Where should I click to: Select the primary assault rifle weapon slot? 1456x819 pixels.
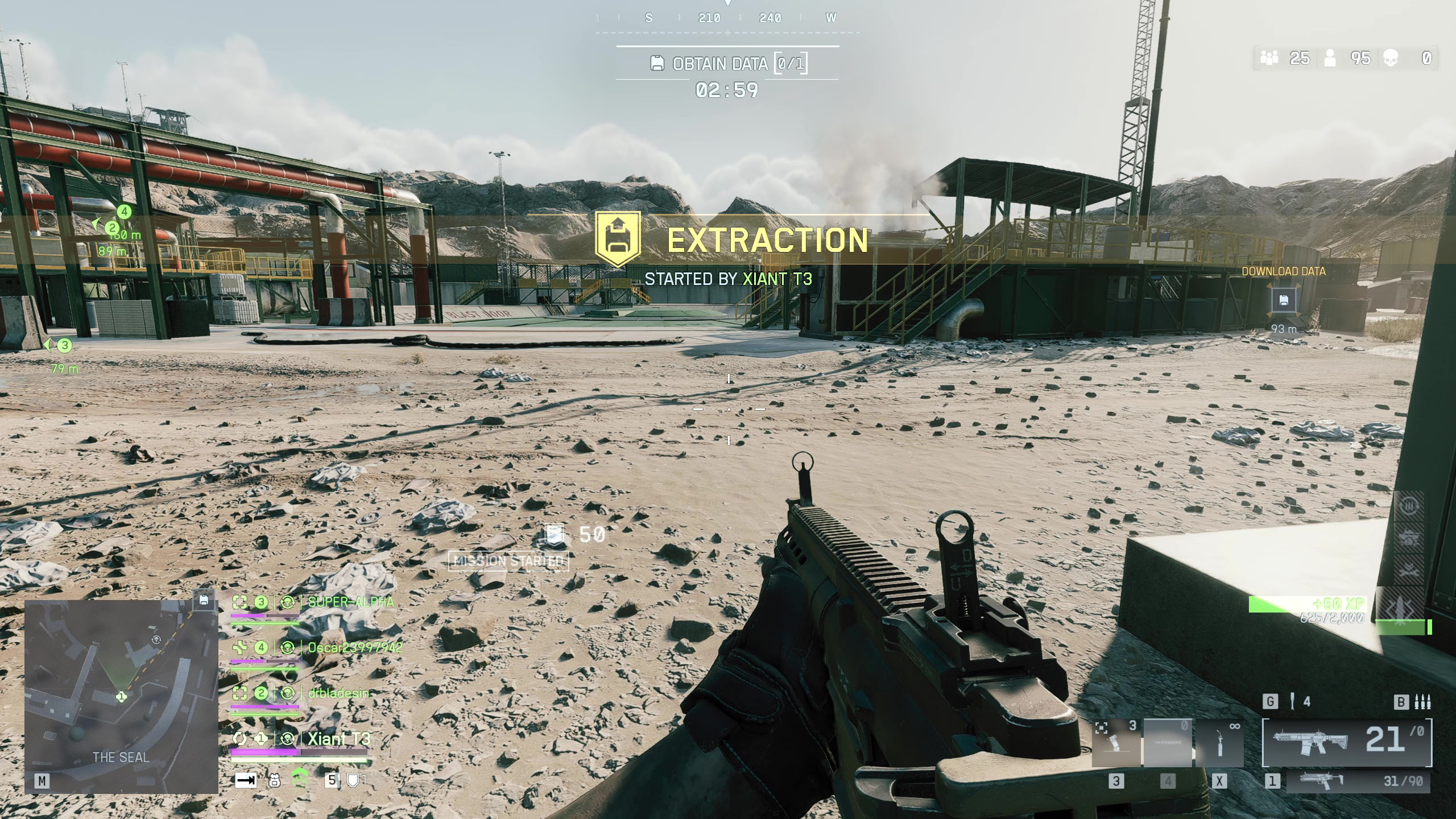click(1346, 742)
